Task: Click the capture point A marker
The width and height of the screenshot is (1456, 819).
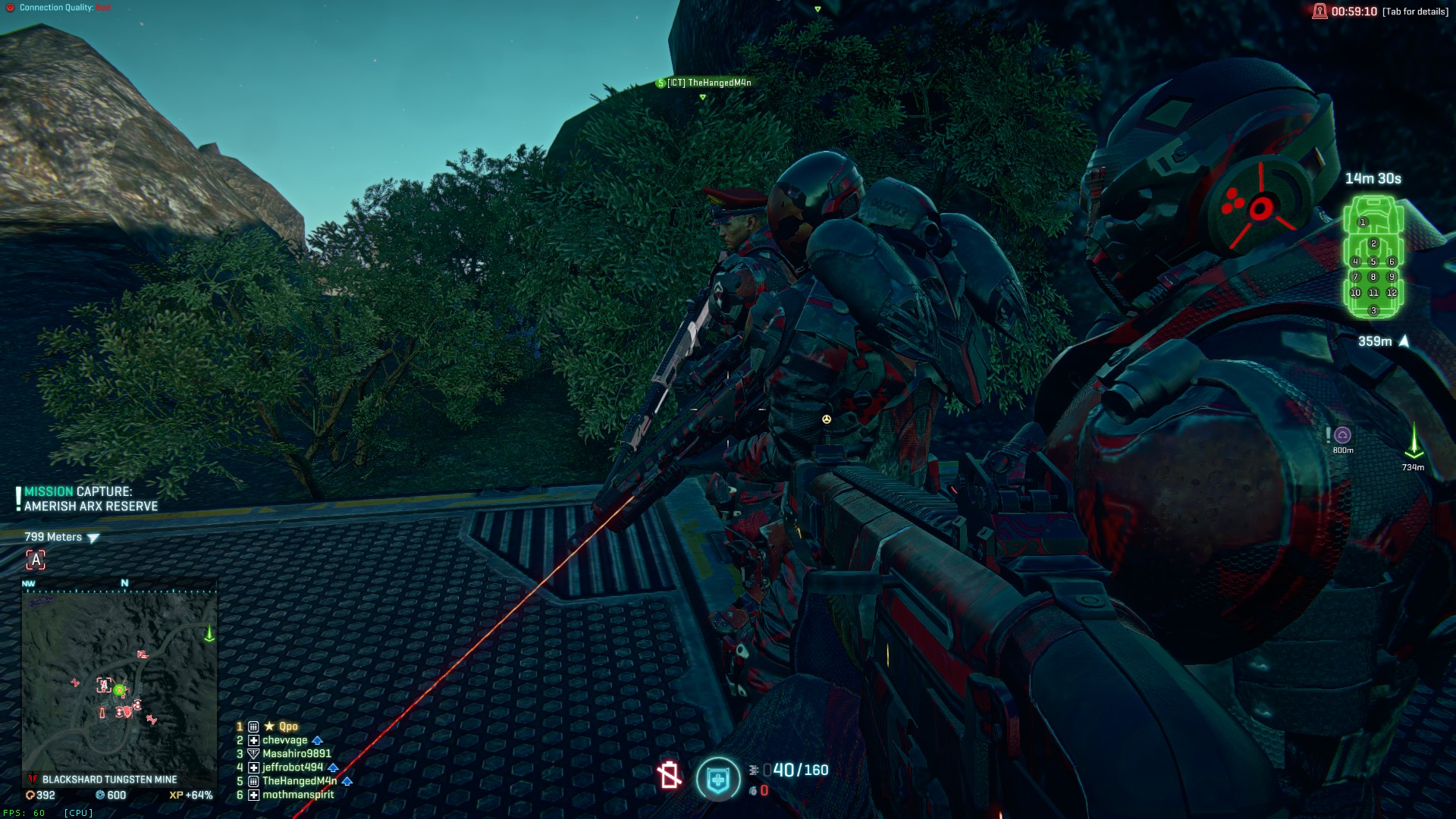Action: [36, 560]
